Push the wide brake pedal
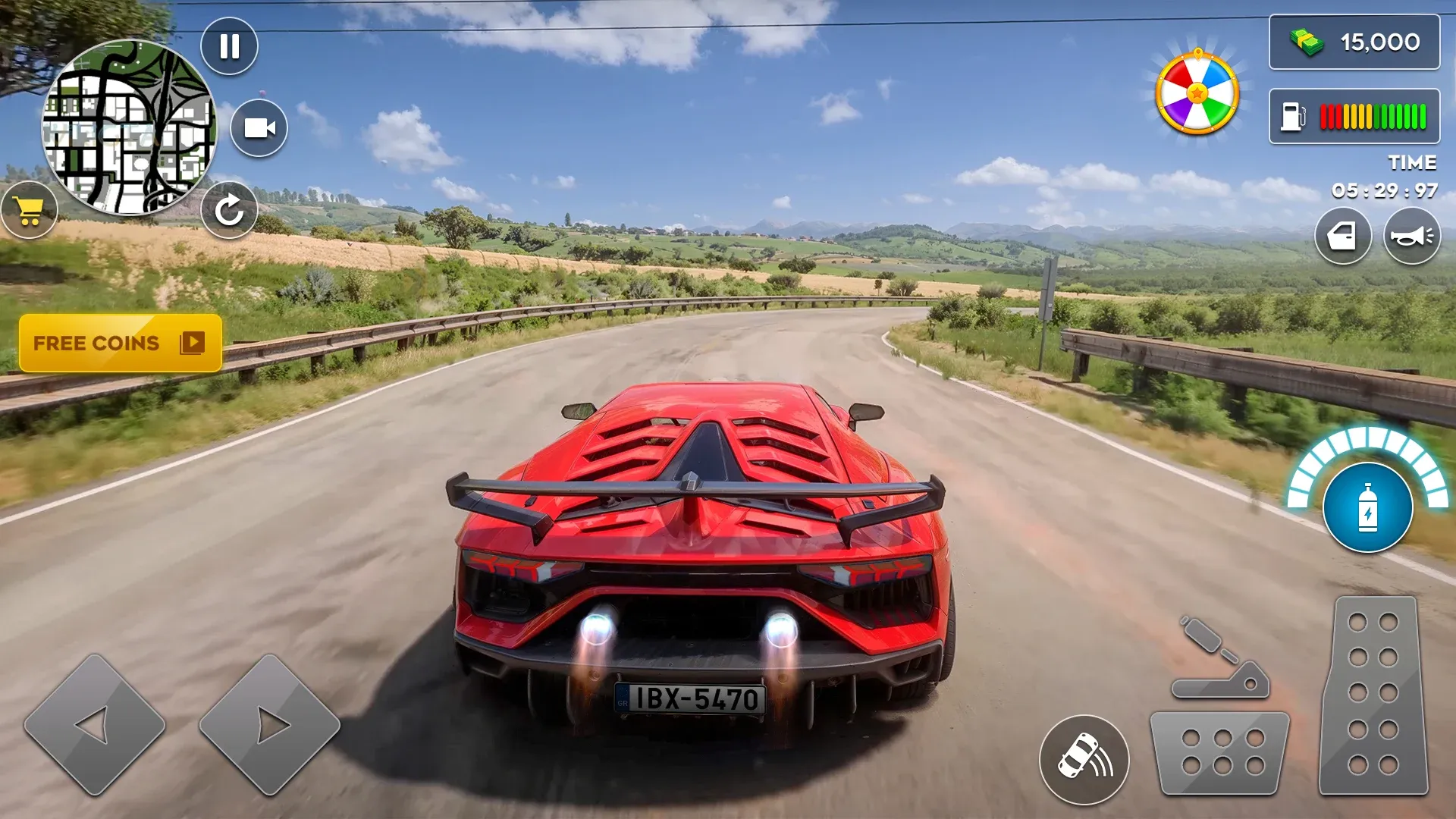 coord(1219,752)
